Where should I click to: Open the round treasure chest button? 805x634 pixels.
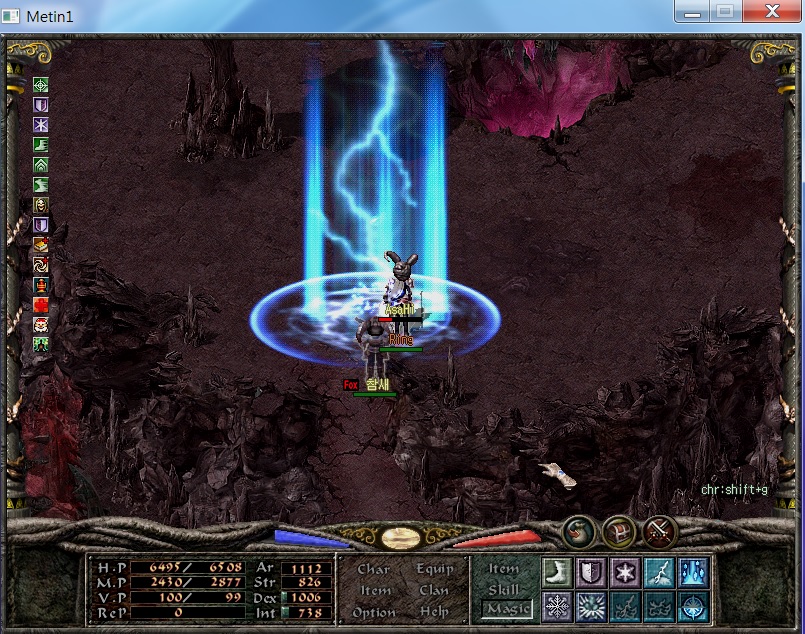tap(621, 531)
